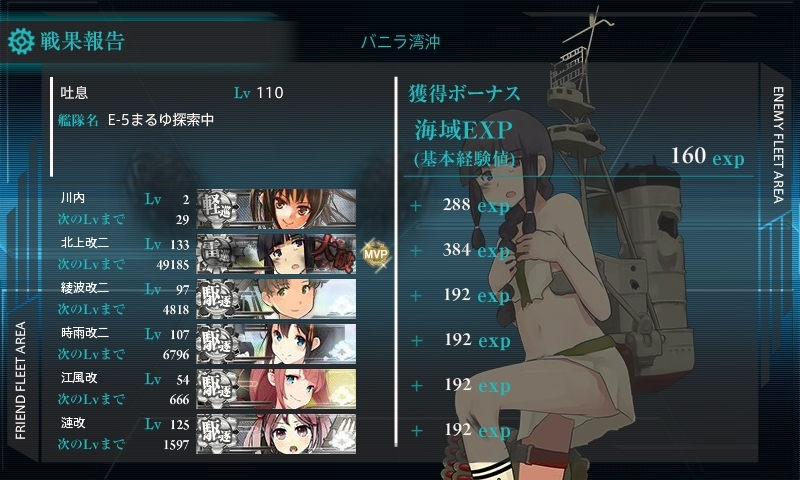
Task: Choose Ayanami Kai Ni (綾波改二) banner
Action: [276, 297]
